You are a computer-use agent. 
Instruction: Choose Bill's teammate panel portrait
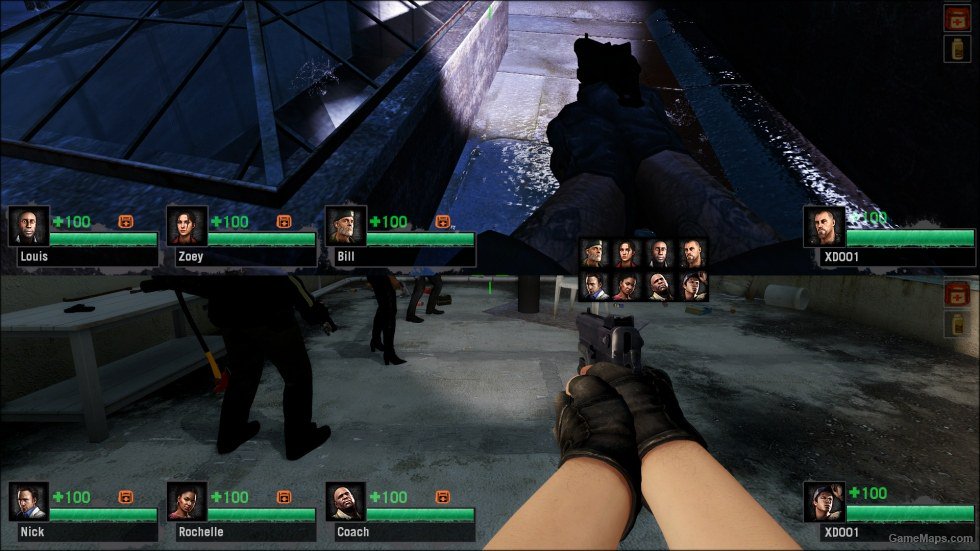coord(345,227)
